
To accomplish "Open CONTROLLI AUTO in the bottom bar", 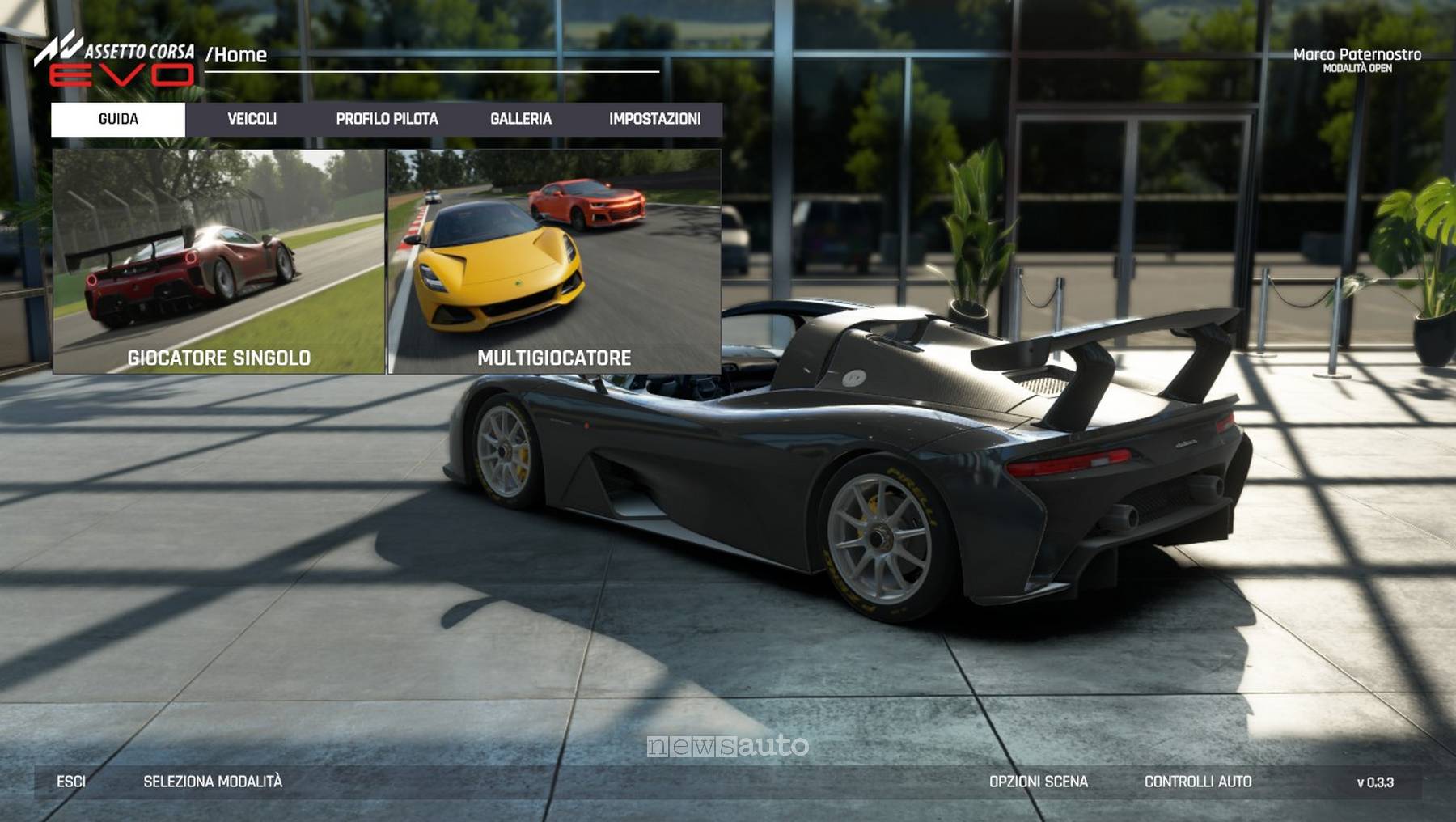I will pos(1198,782).
